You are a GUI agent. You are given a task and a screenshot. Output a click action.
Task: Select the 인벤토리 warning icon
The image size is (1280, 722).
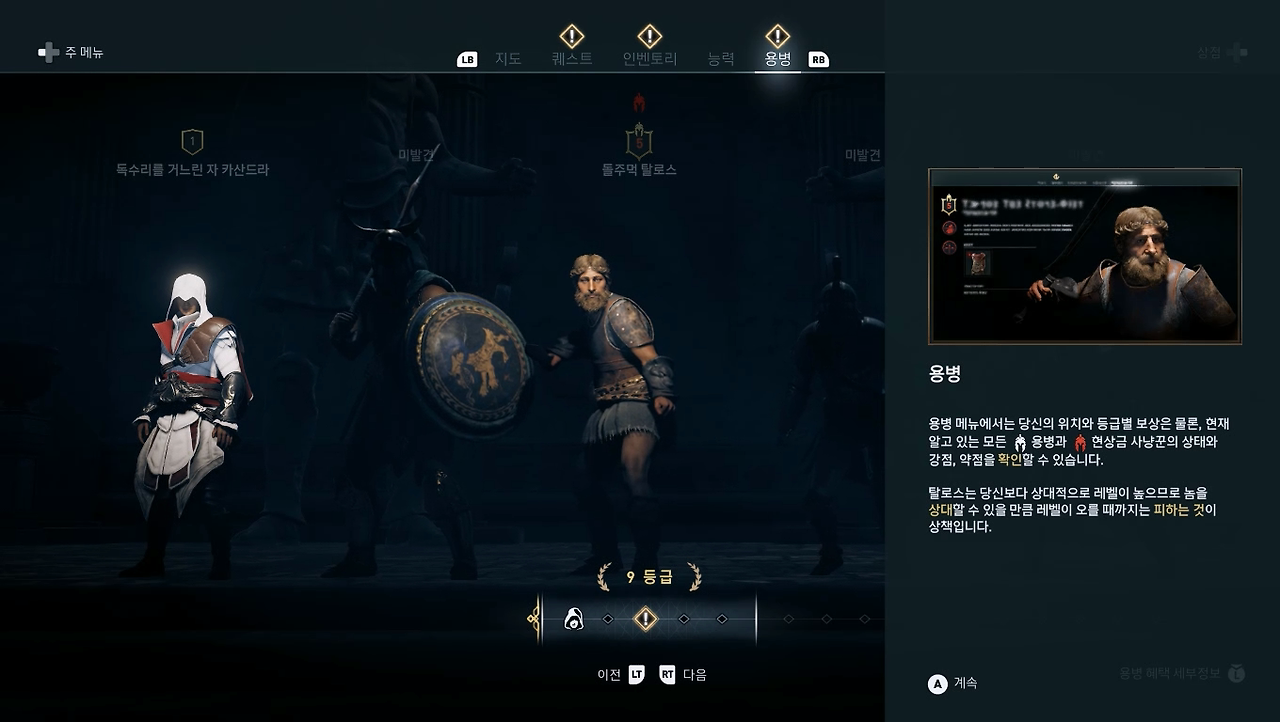pyautogui.click(x=650, y=38)
